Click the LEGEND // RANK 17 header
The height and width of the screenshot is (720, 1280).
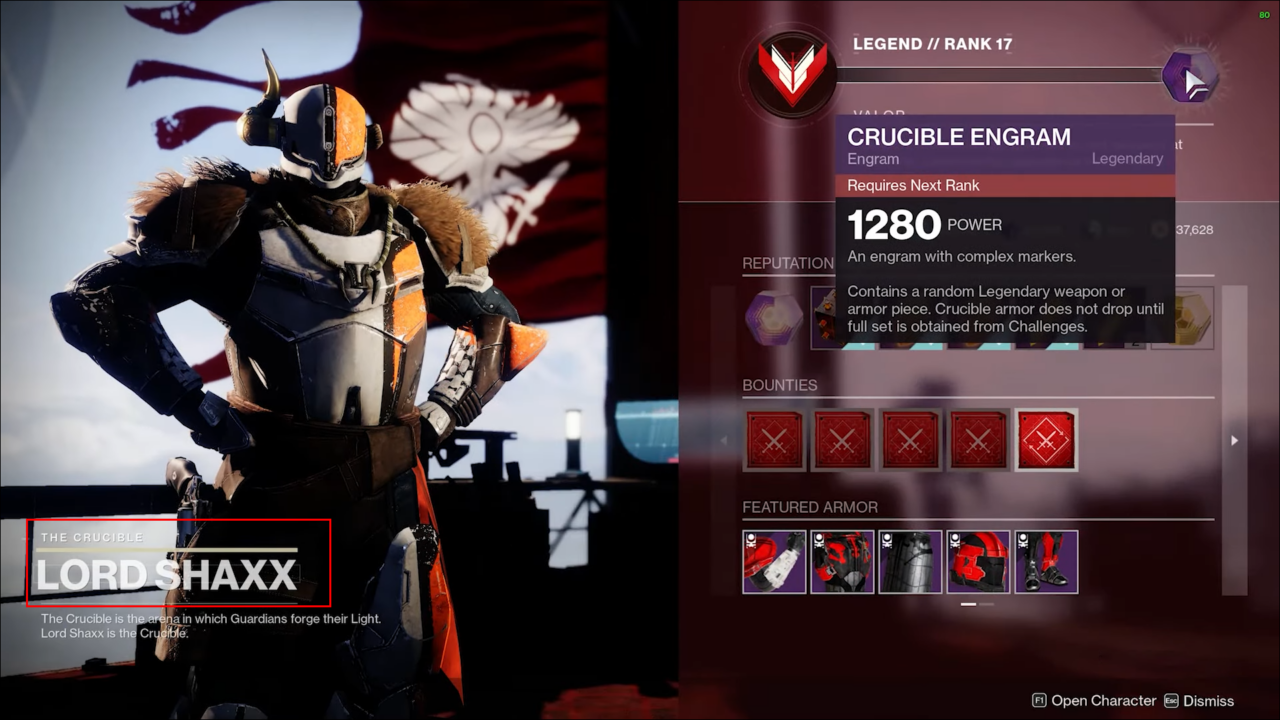pyautogui.click(x=931, y=44)
